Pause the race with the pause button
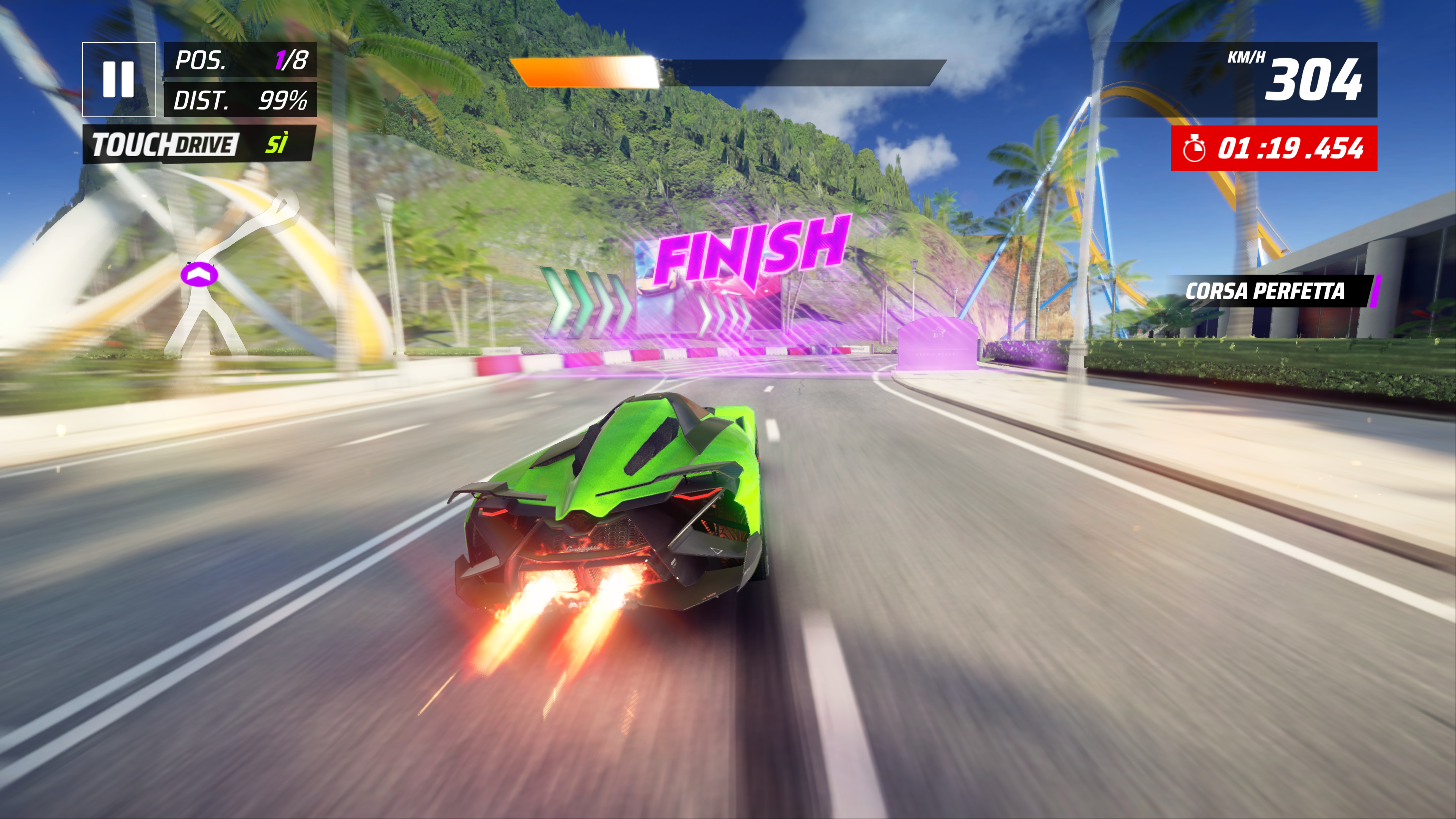Image resolution: width=1456 pixels, height=819 pixels. click(x=119, y=79)
